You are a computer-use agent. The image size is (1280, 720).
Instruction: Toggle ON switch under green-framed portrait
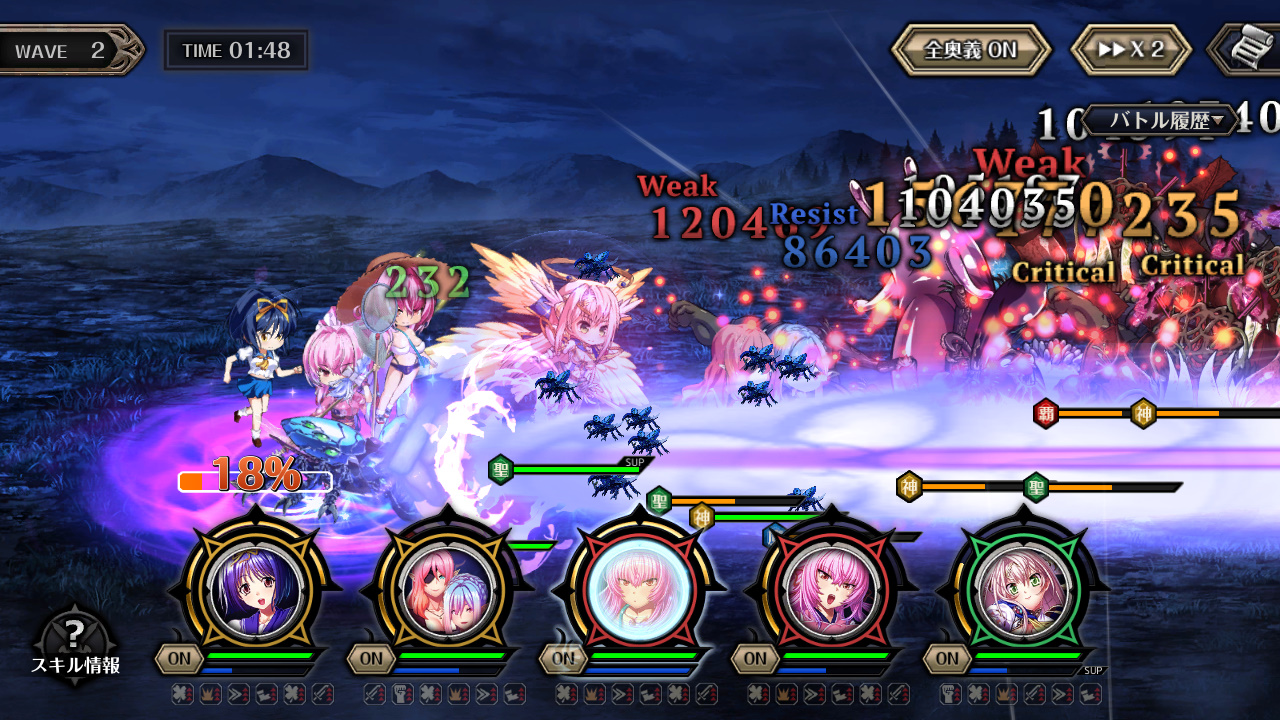pyautogui.click(x=948, y=658)
